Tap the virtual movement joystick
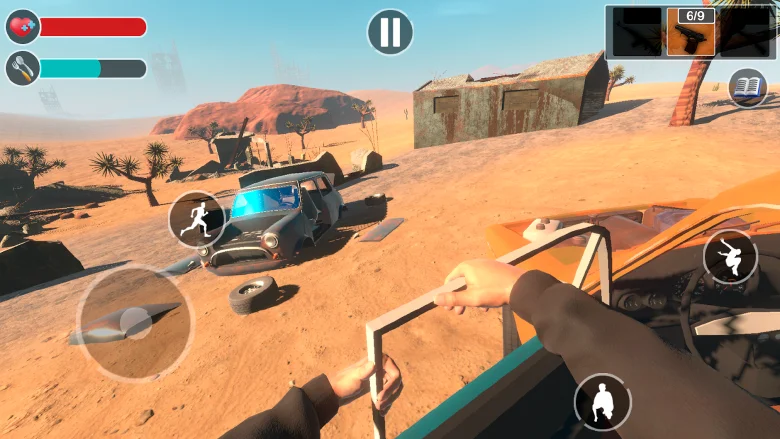Screen dimensions: 780x439 point(135,323)
